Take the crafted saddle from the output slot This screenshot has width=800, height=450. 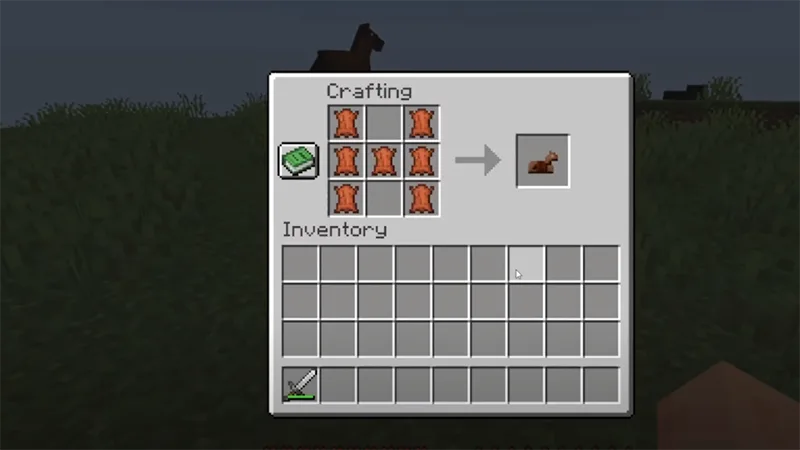tap(543, 160)
